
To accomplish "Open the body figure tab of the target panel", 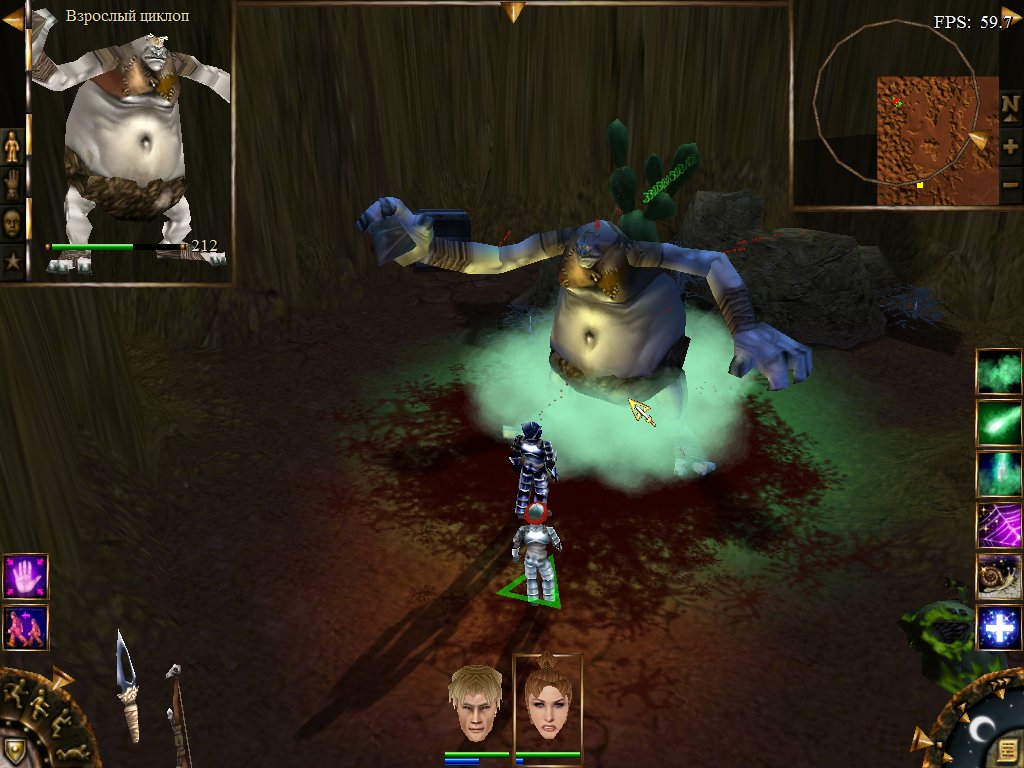I will (12, 146).
